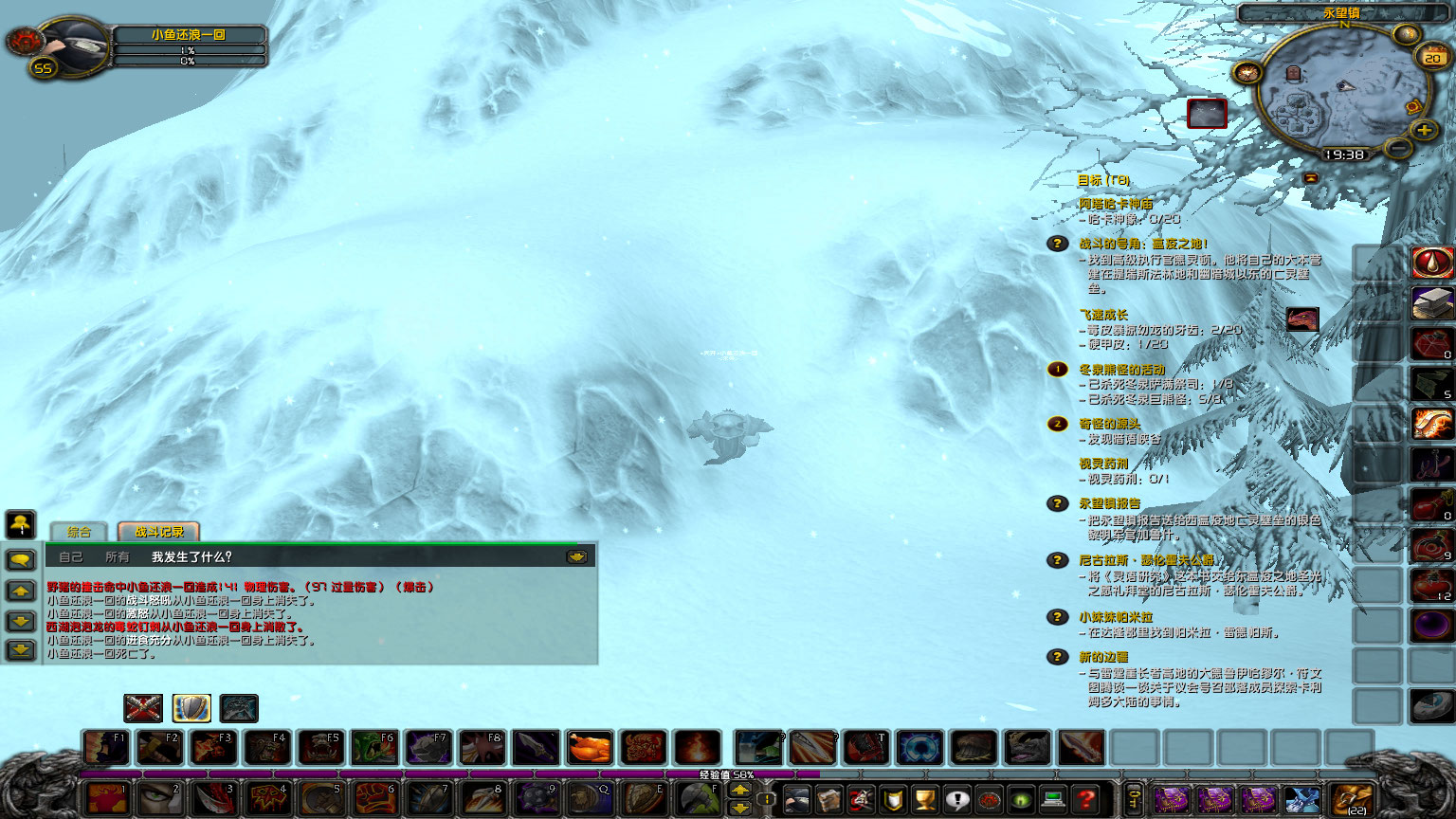Click the mail icon near the minimap
This screenshot has height=819, width=1456.
[x=1412, y=107]
